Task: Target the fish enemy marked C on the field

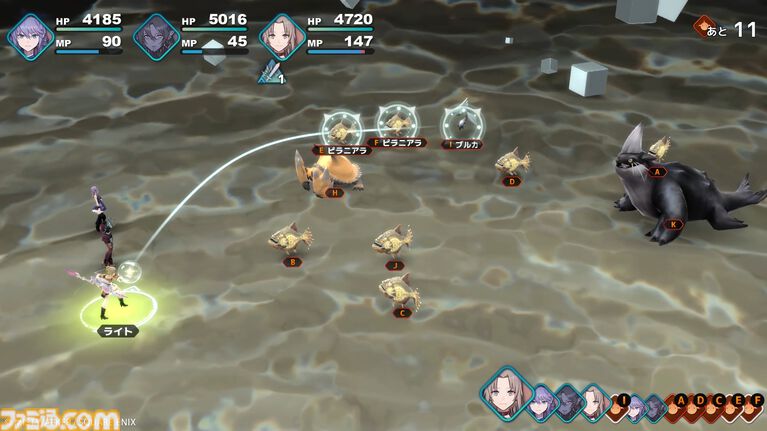Action: (397, 291)
